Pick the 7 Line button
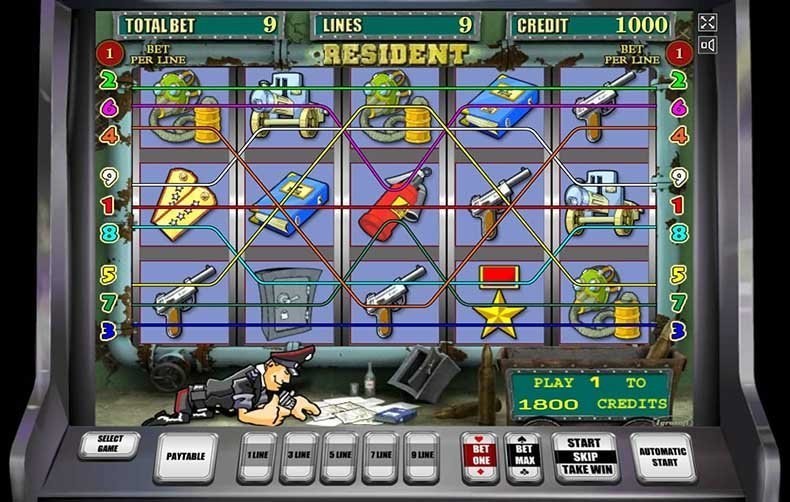Screen dimensions: 790x502 coord(381,456)
